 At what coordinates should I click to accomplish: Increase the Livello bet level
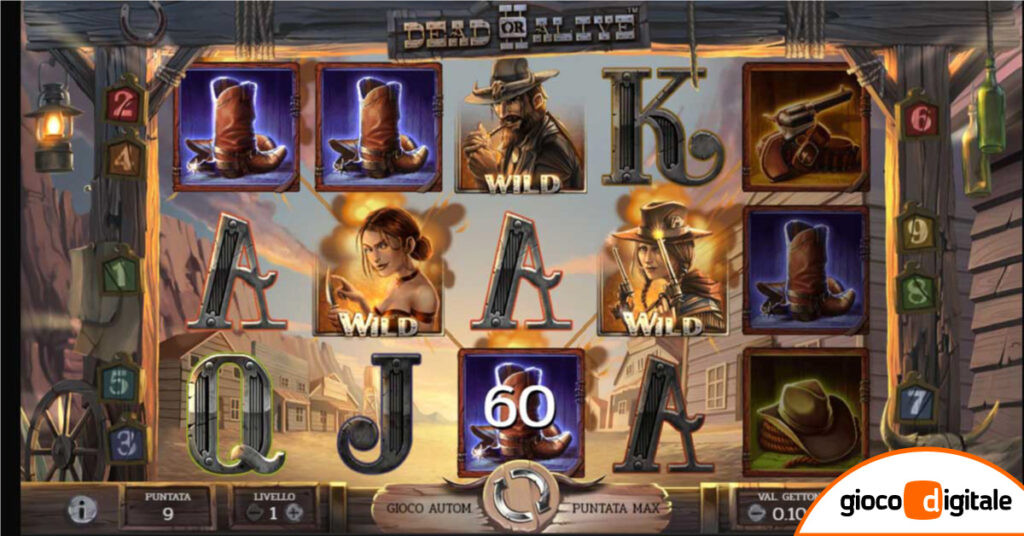point(293,513)
